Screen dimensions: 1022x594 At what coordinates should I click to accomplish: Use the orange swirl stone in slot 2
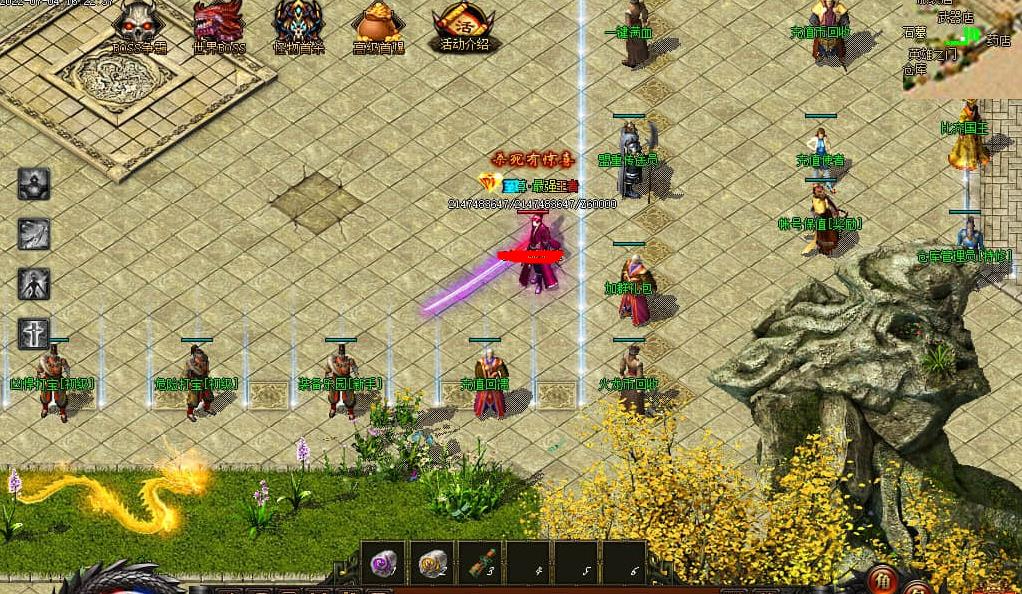[x=433, y=565]
